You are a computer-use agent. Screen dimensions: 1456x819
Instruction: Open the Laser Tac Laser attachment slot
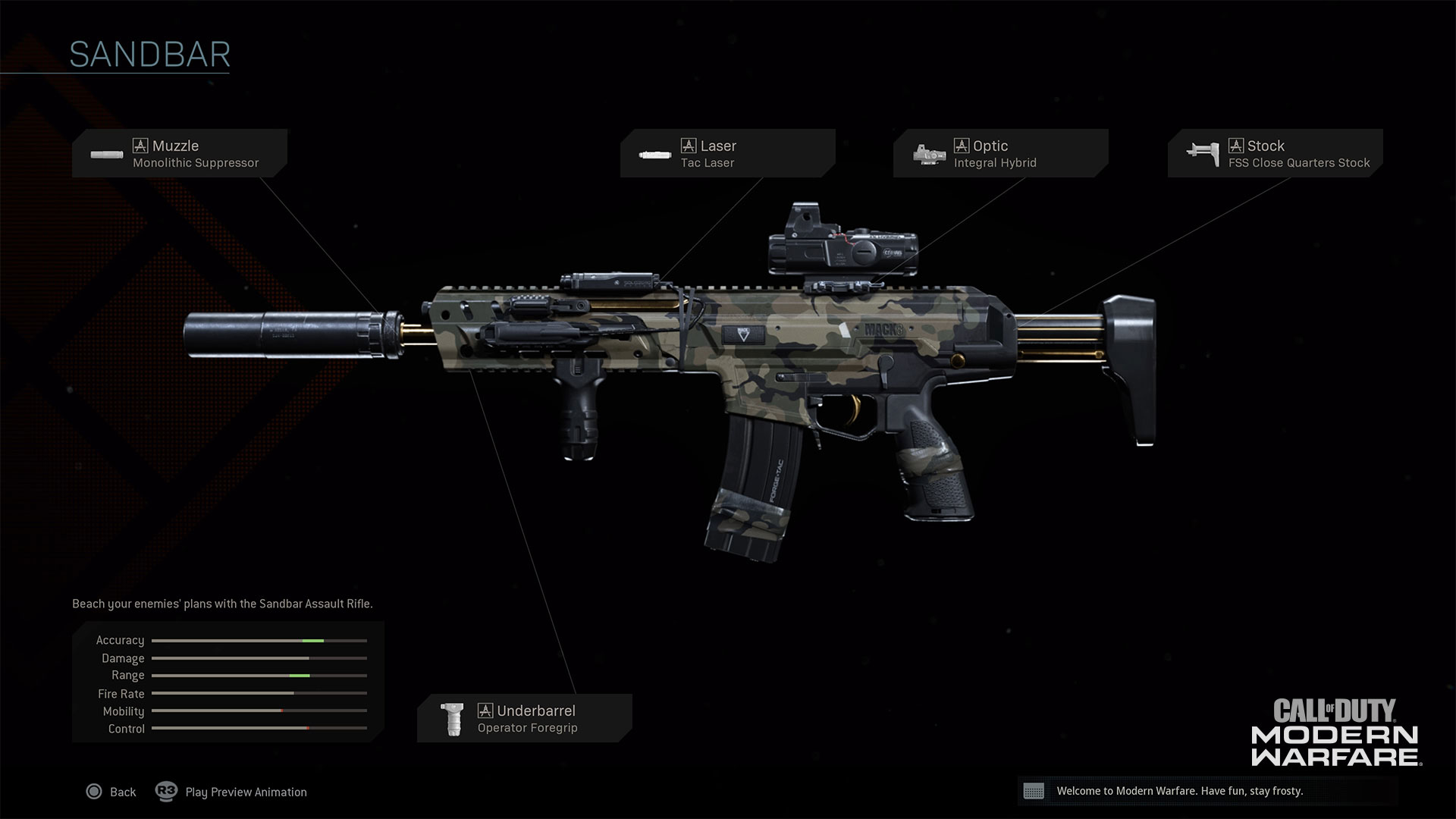pos(727,153)
